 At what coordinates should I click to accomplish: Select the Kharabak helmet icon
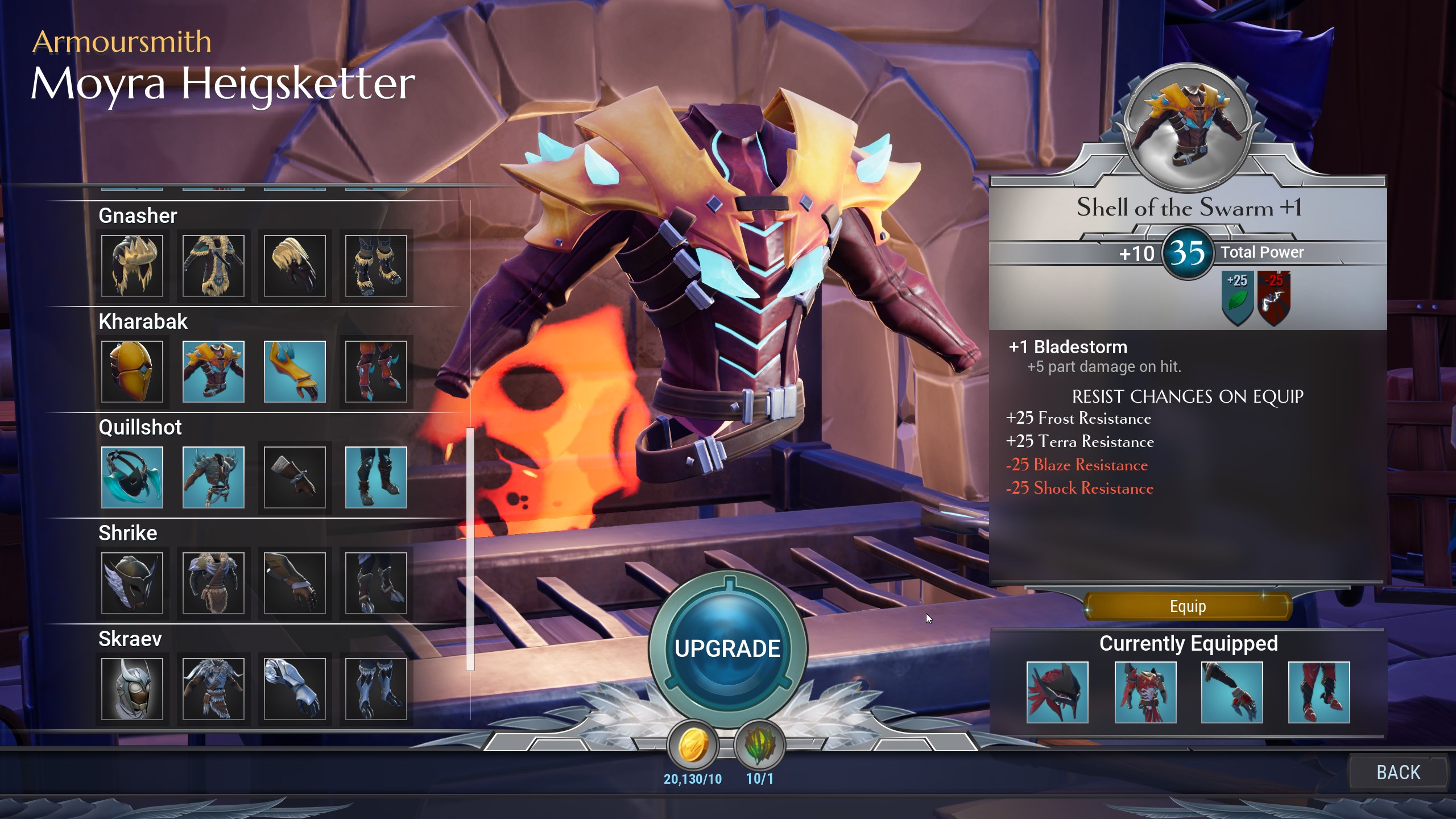[133, 371]
